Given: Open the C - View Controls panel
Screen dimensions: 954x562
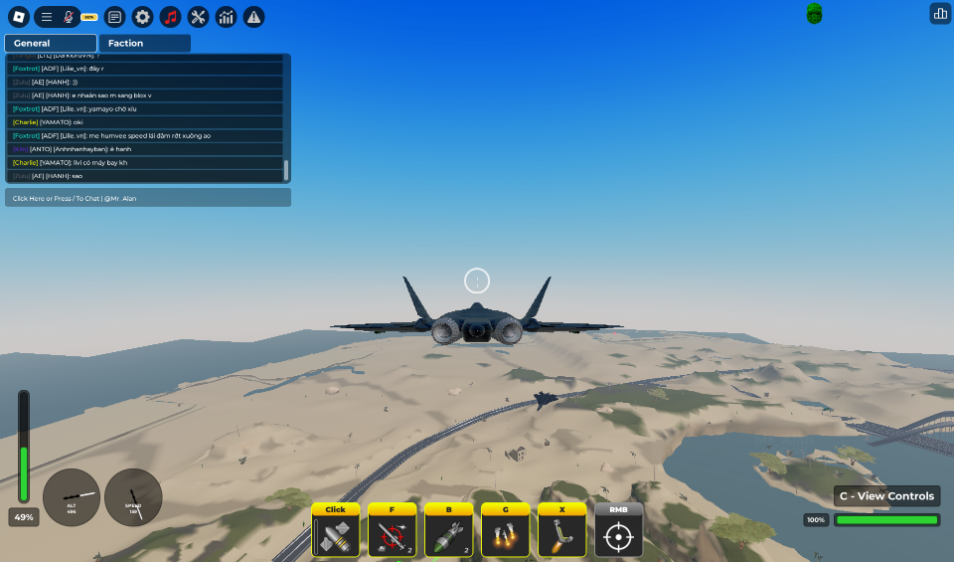Looking at the screenshot, I should pos(887,496).
